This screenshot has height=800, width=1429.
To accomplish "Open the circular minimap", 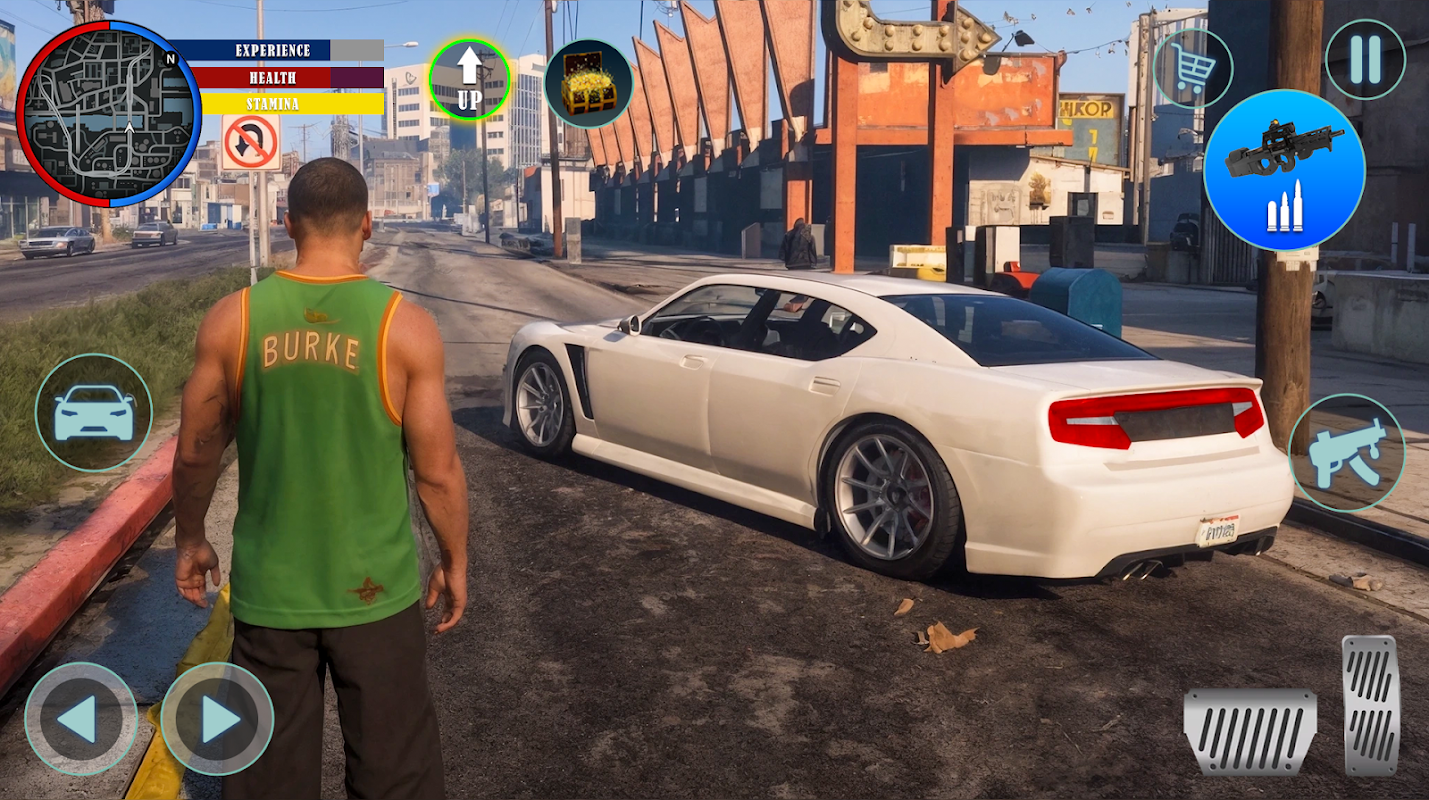I will (x=108, y=113).
